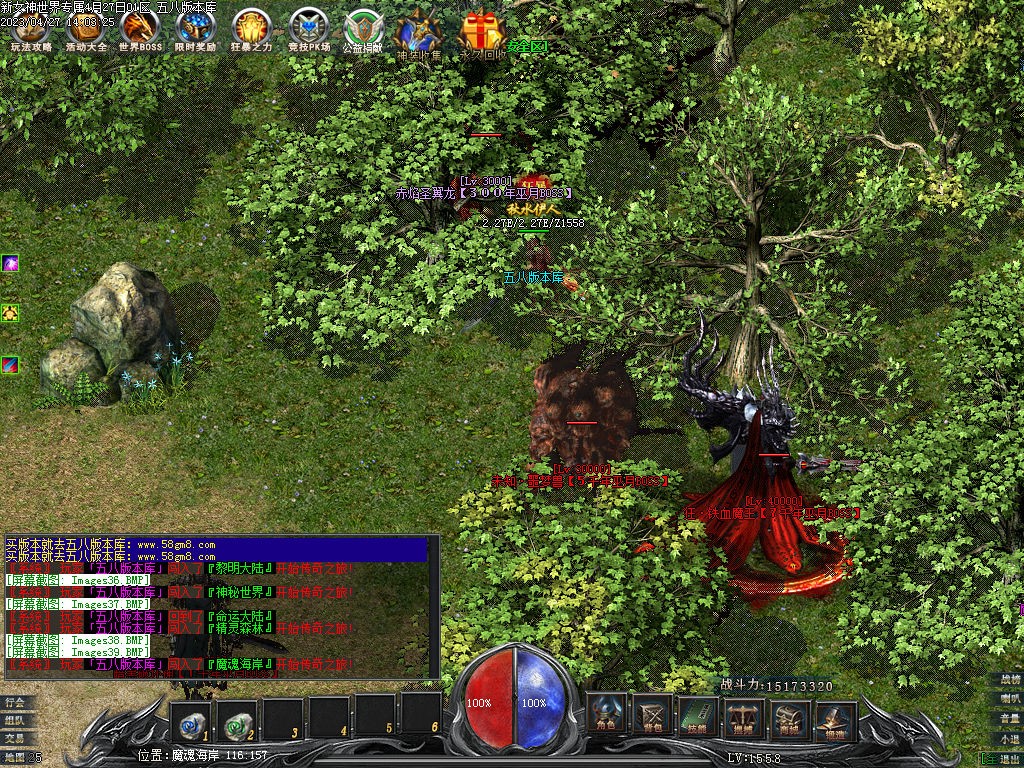This screenshot has height=768, width=1024.
Task: Open the 交易 trade menu
Action: tap(15, 738)
